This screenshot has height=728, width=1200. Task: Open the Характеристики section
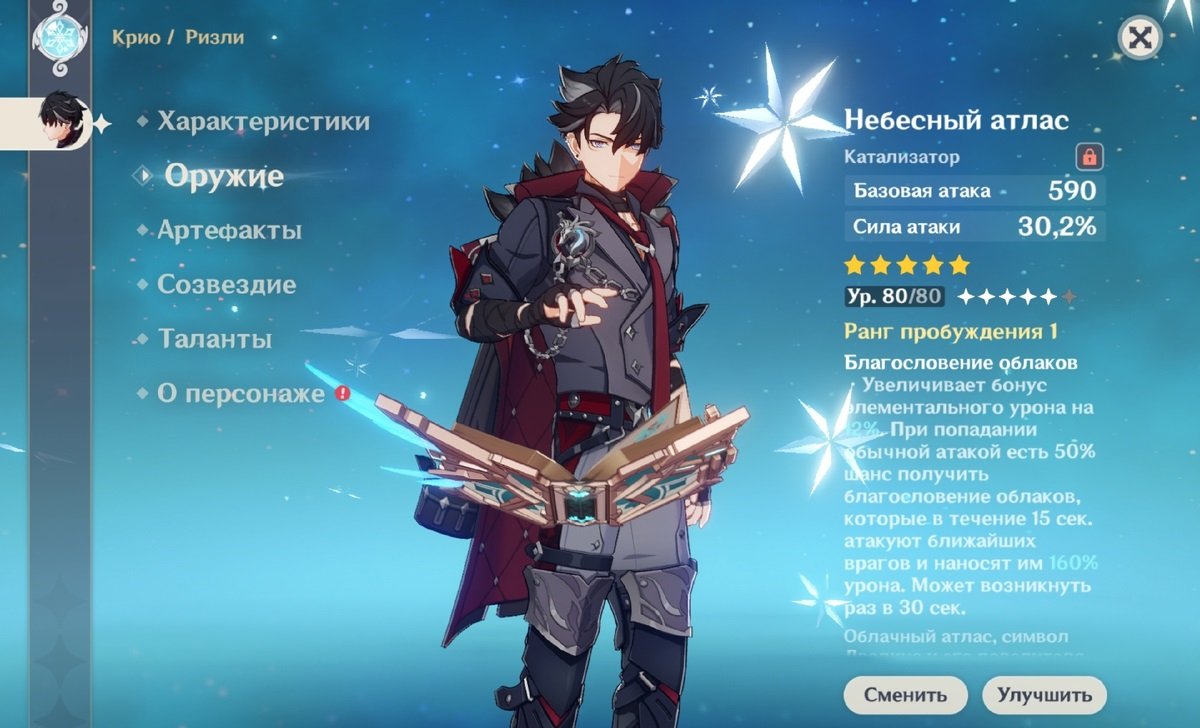point(263,122)
